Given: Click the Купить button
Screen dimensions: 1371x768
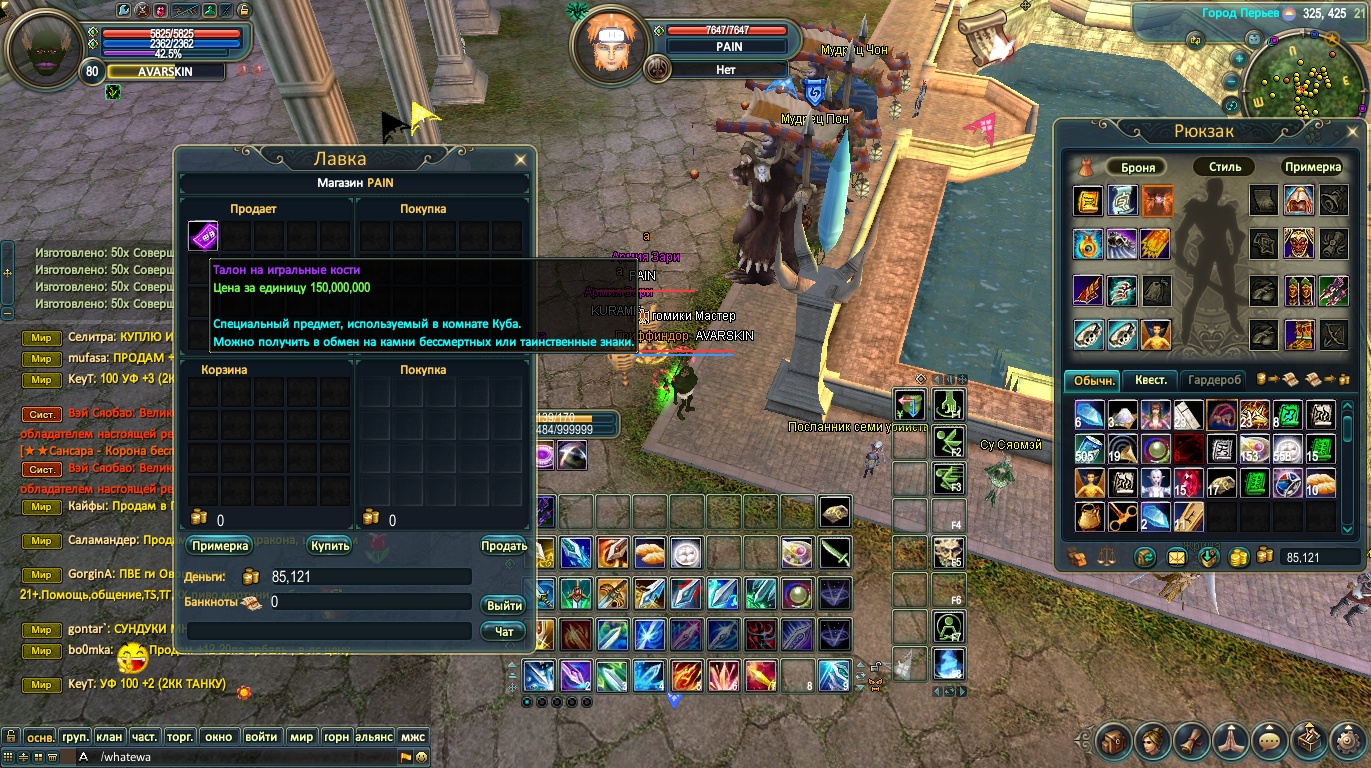Looking at the screenshot, I should [x=329, y=546].
